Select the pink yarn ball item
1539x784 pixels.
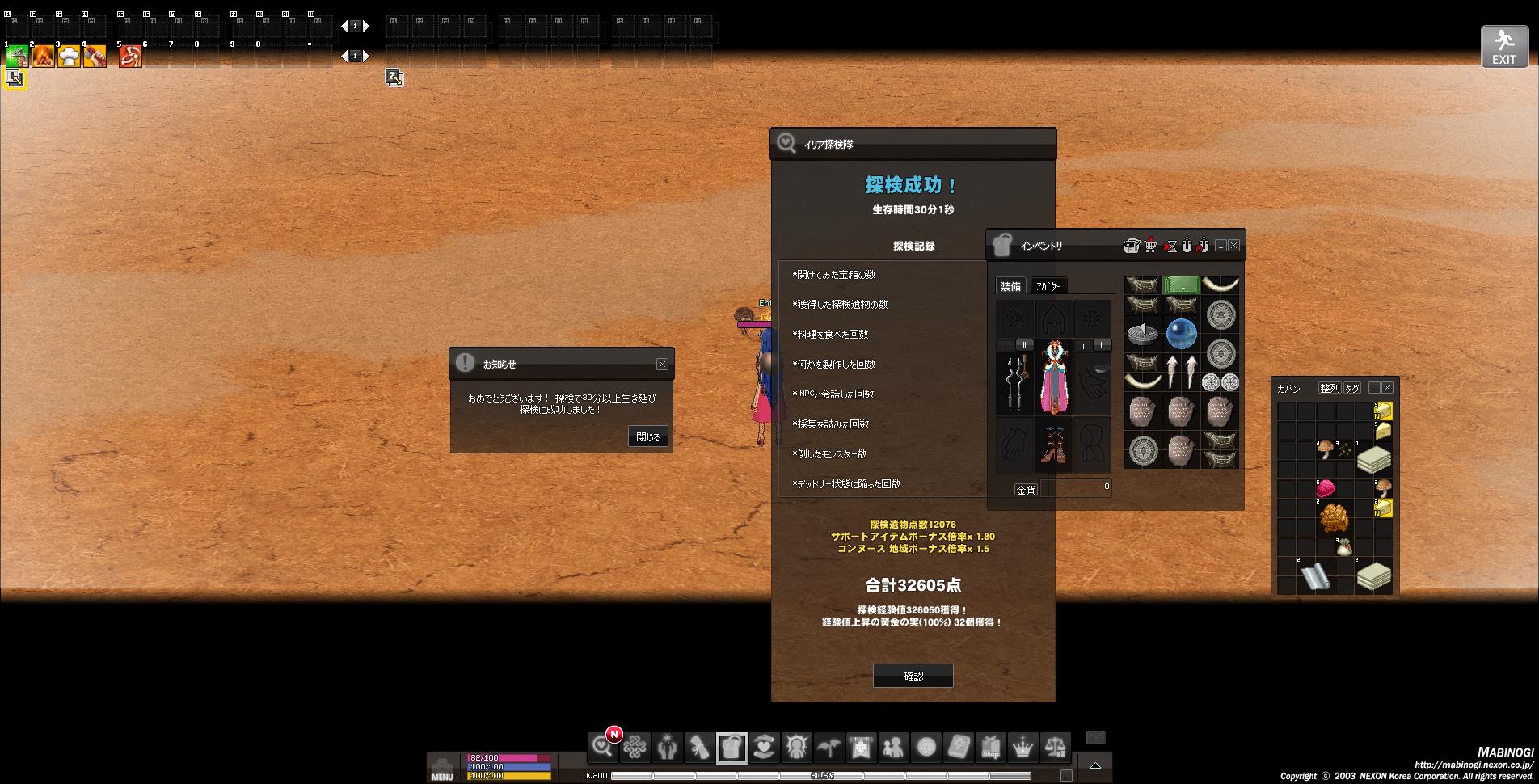coord(1325,489)
